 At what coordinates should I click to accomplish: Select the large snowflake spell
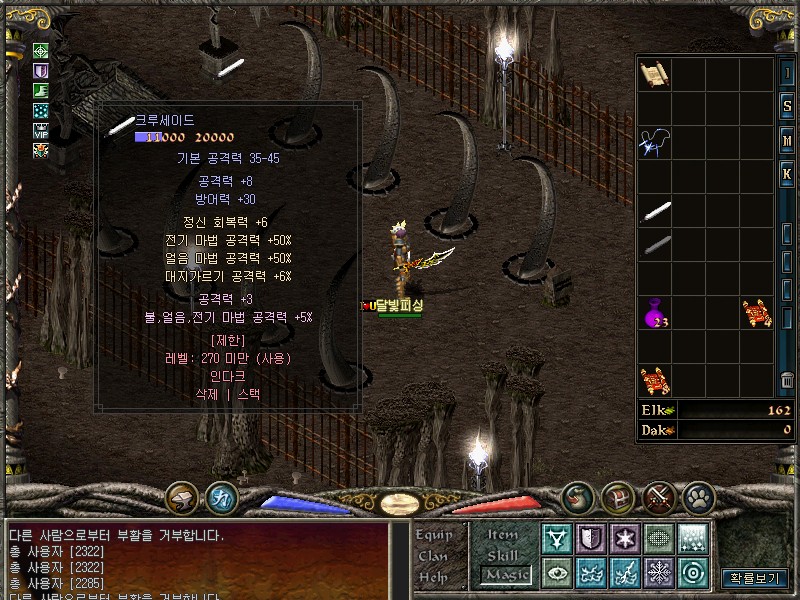(x=659, y=573)
